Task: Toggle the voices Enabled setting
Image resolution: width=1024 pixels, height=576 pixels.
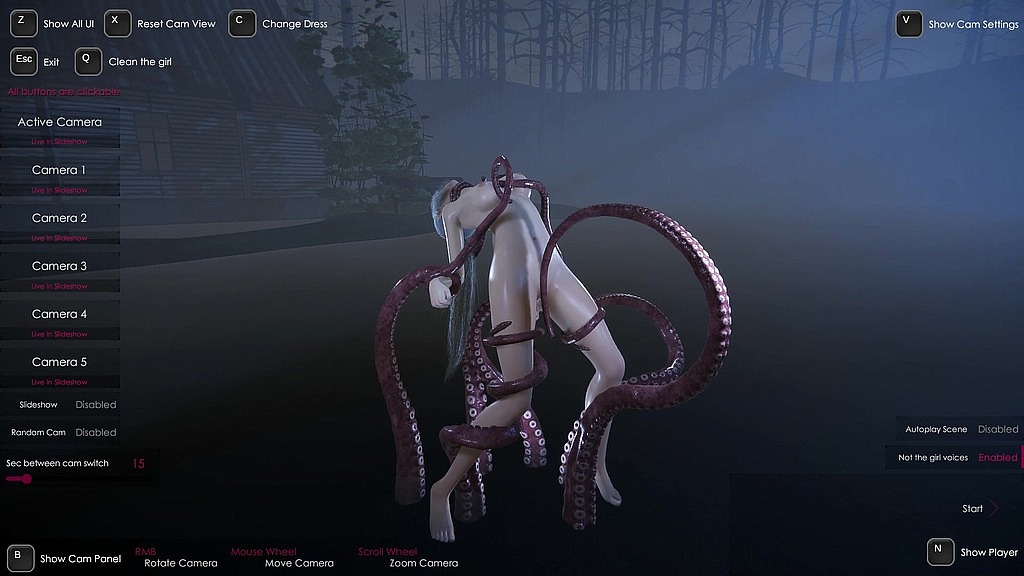Action: click(x=997, y=457)
